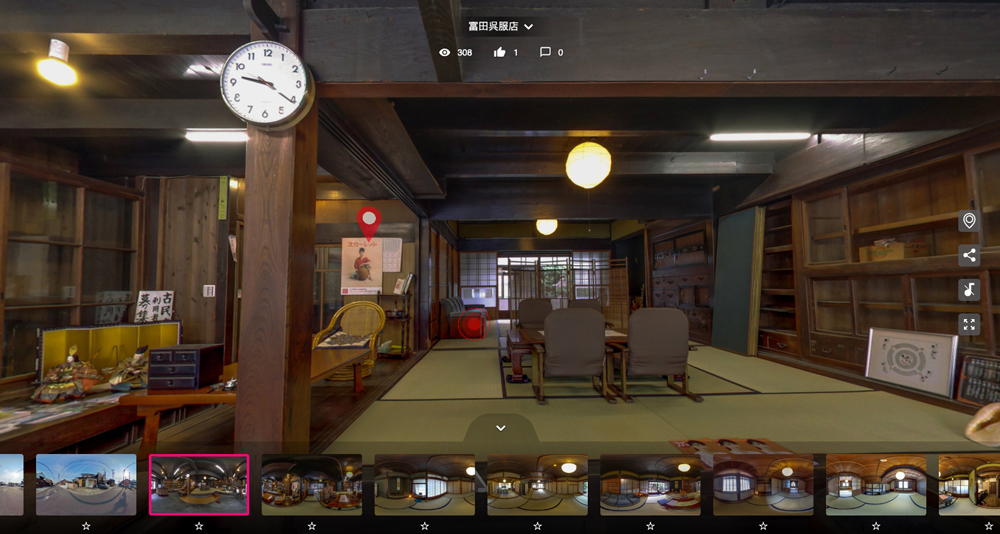Select the outdoor street scene thumbnail with blue sky
This screenshot has width=1000, height=534.
[x=86, y=485]
